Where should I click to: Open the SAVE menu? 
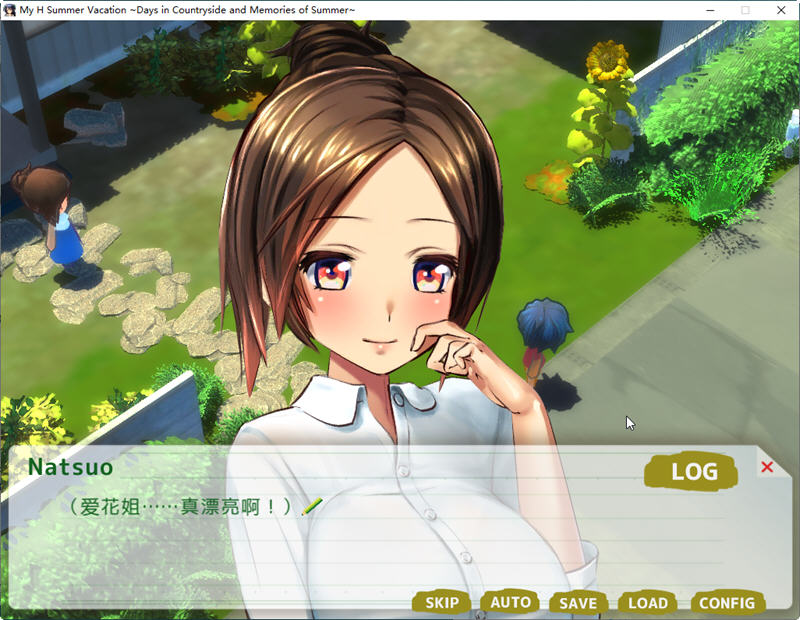(x=578, y=603)
